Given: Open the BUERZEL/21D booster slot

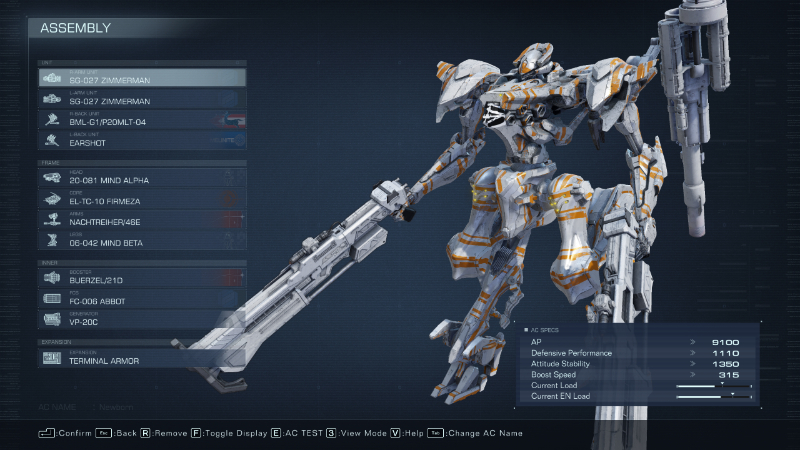Looking at the screenshot, I should pyautogui.click(x=141, y=278).
